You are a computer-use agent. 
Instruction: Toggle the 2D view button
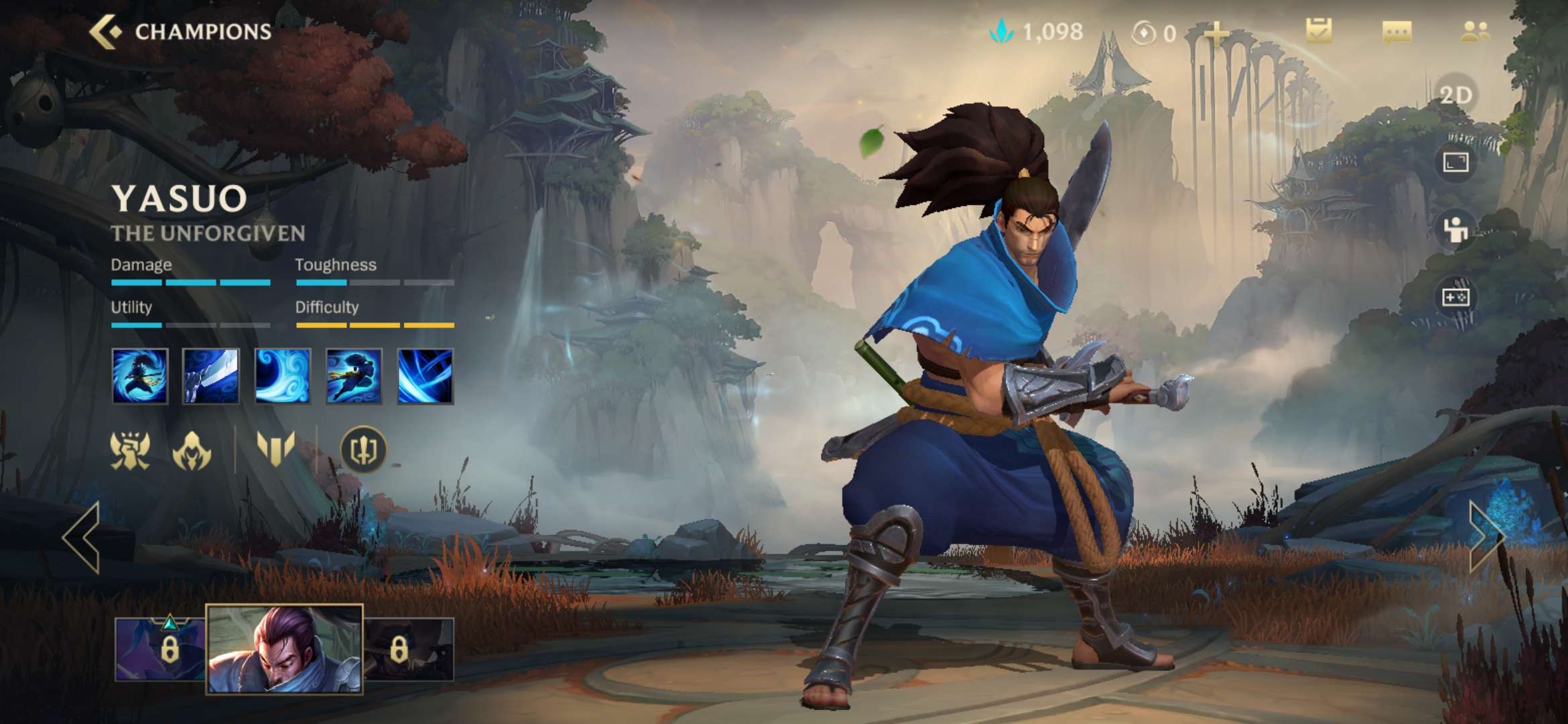point(1455,95)
